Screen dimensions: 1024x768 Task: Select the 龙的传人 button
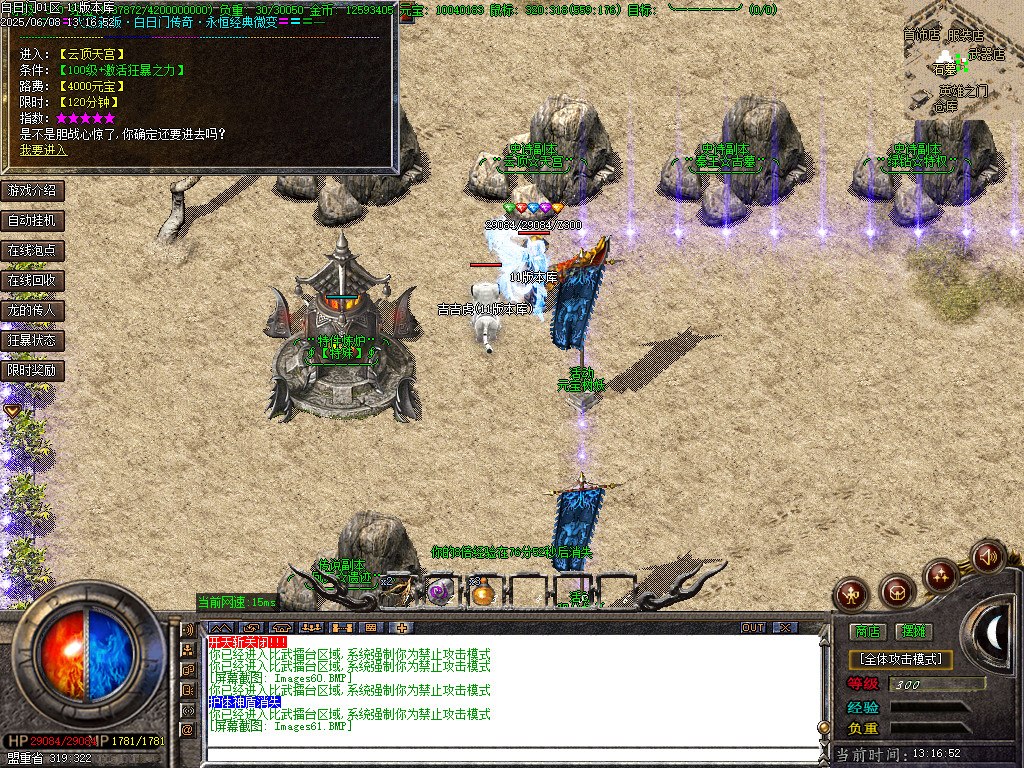click(32, 310)
